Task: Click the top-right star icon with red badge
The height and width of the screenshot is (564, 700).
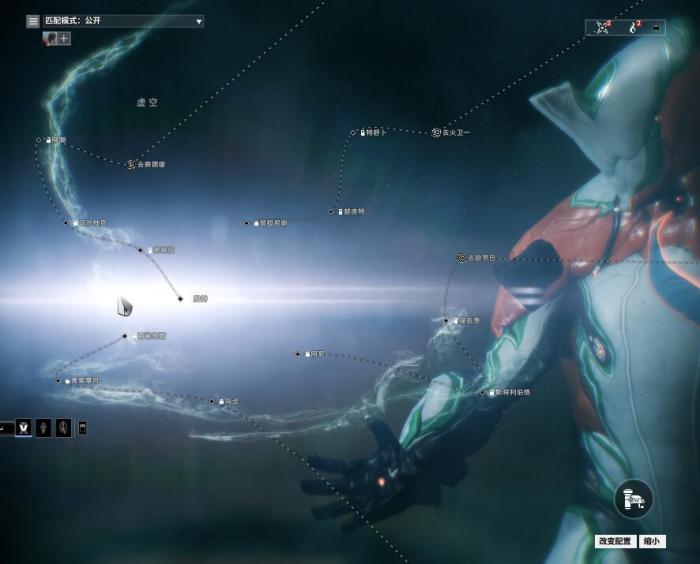Action: [603, 27]
